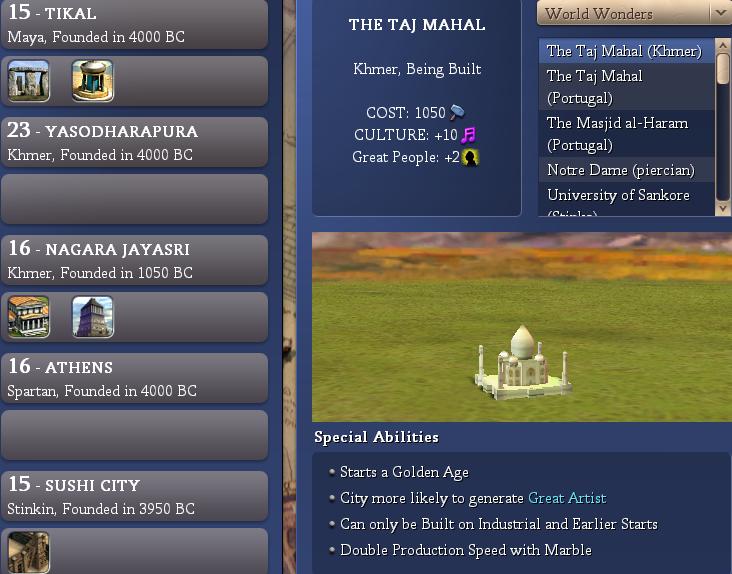The width and height of the screenshot is (732, 574).
Task: Click the wonder list scroll-up arrow
Action: coord(723,44)
